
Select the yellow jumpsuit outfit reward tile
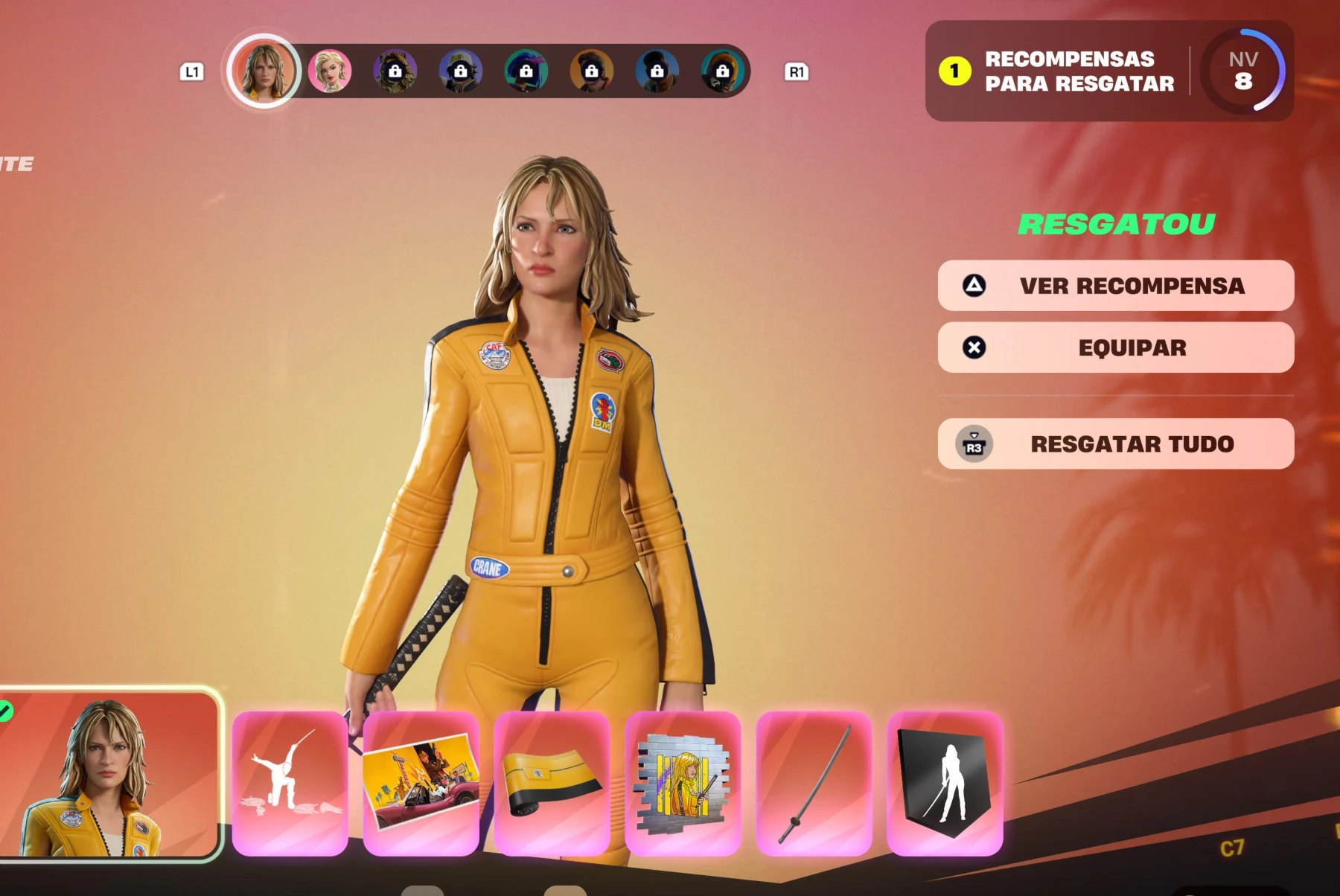tap(110, 774)
